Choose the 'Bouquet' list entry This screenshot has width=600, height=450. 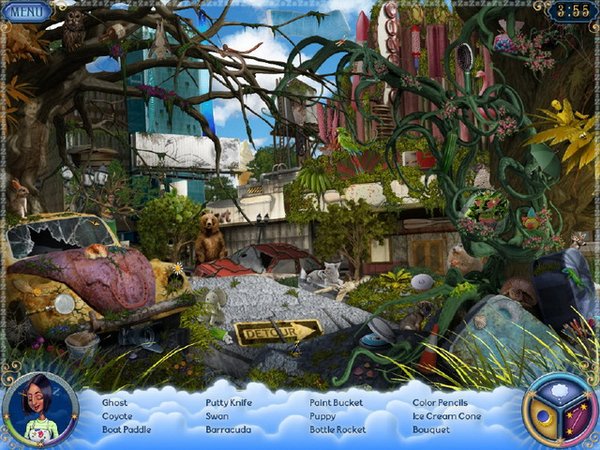[x=432, y=430]
